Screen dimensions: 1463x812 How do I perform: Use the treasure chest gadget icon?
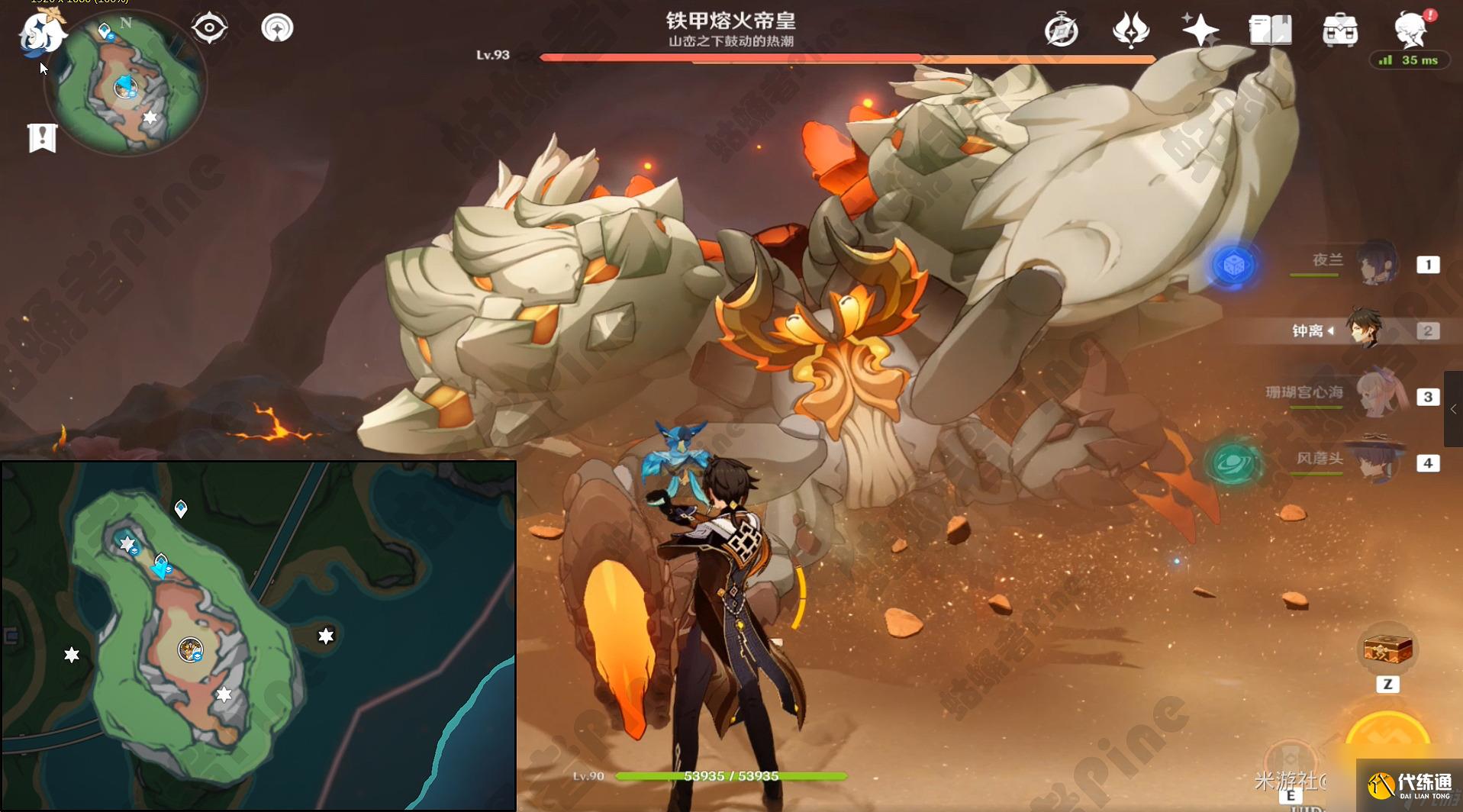[x=1387, y=650]
